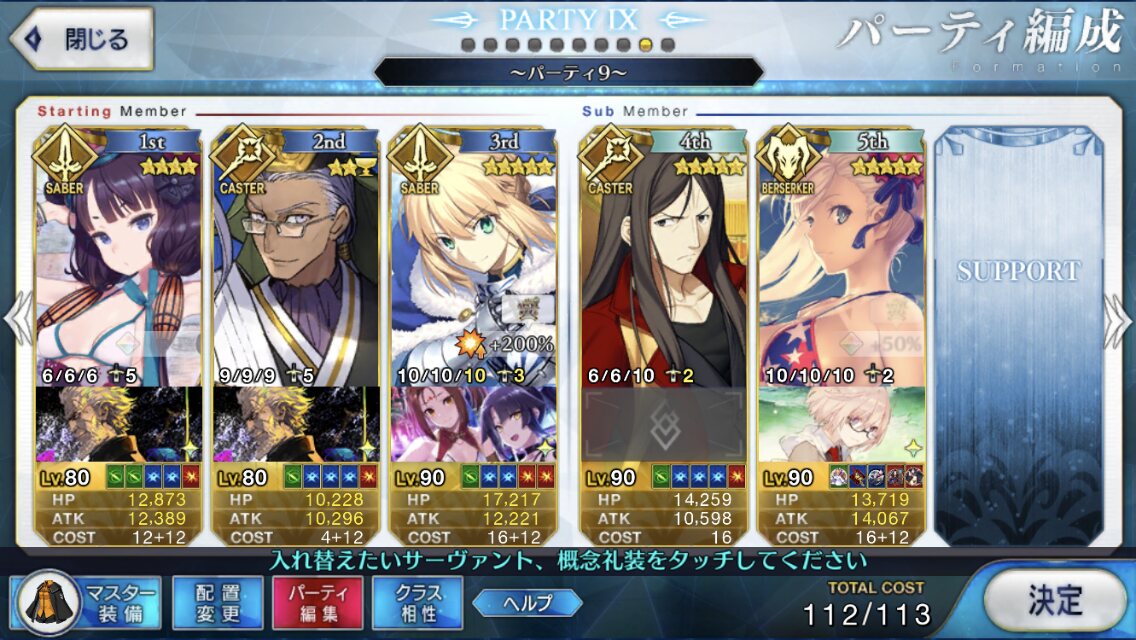Screen dimensions: 1136x640
Task: Confirm the party with the 決定 button
Action: pyautogui.click(x=1054, y=600)
